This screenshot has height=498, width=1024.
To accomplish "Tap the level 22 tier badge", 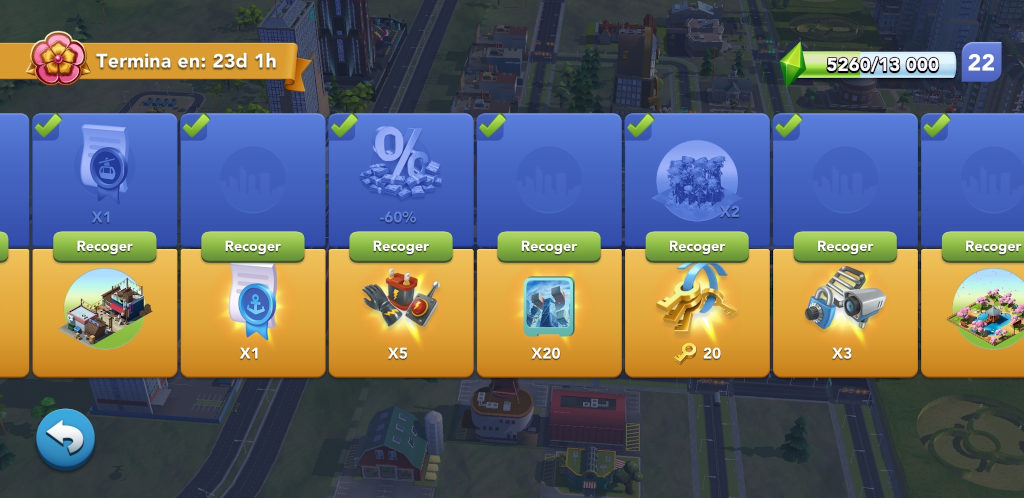I will (981, 63).
